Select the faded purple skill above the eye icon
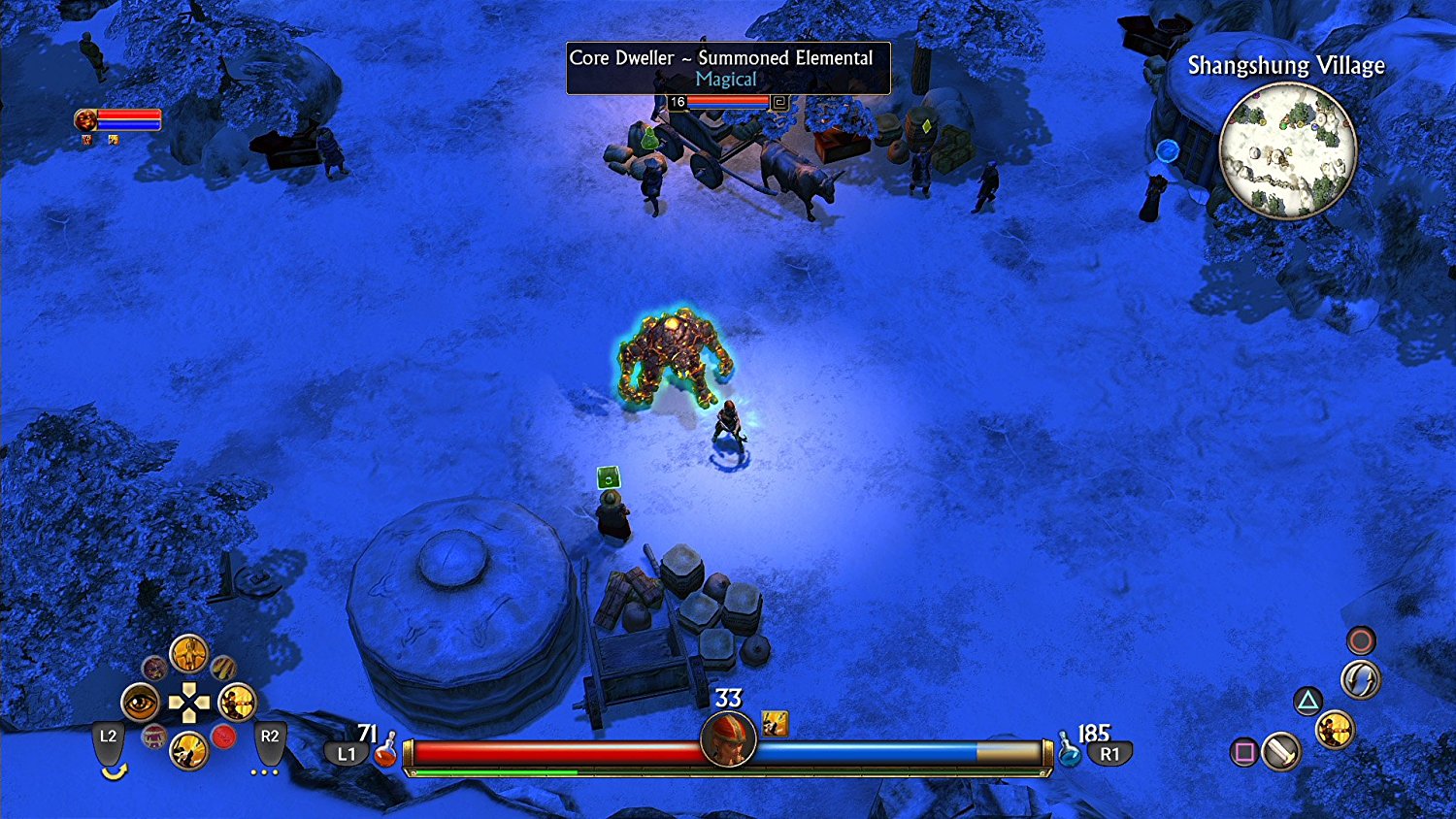The width and height of the screenshot is (1456, 819). [155, 669]
